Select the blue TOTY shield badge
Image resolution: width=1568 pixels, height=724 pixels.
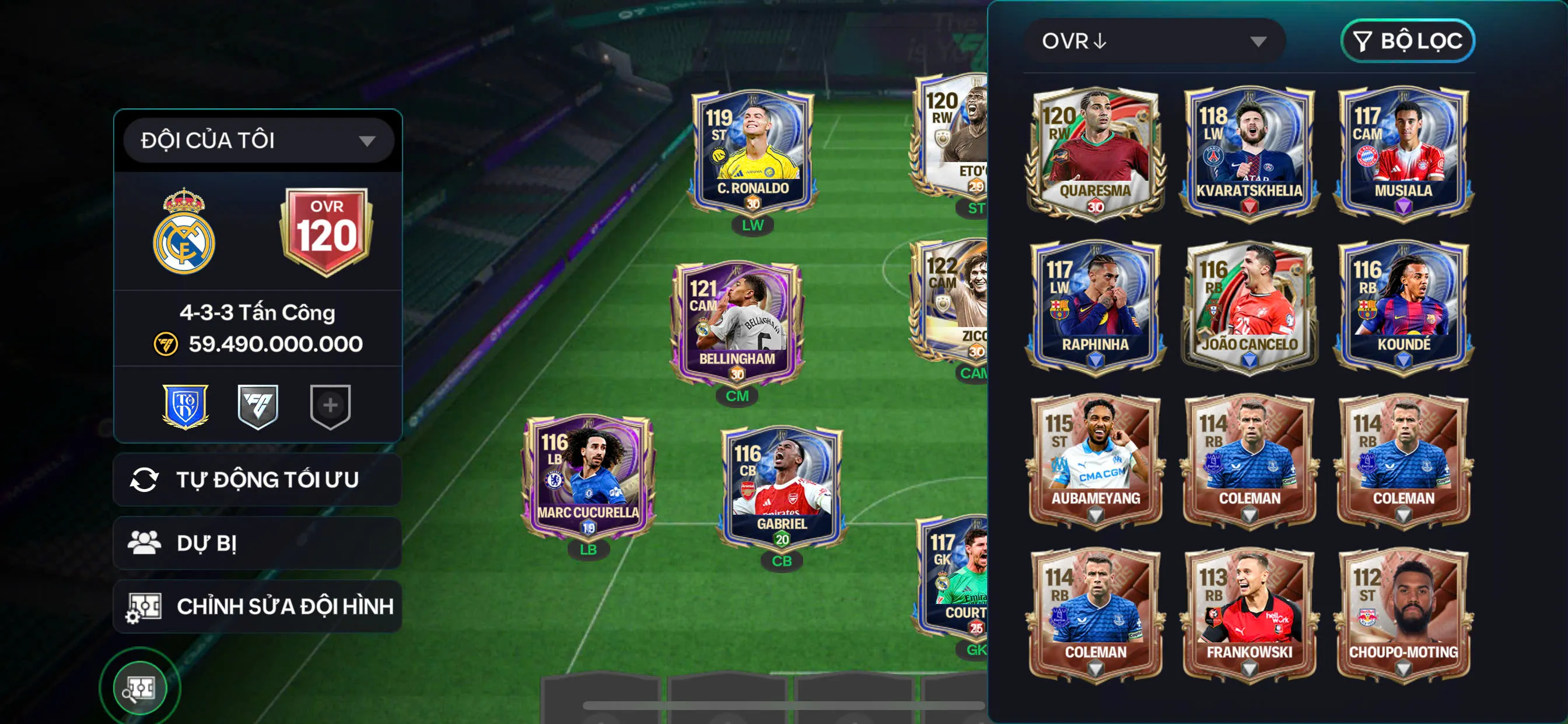185,406
